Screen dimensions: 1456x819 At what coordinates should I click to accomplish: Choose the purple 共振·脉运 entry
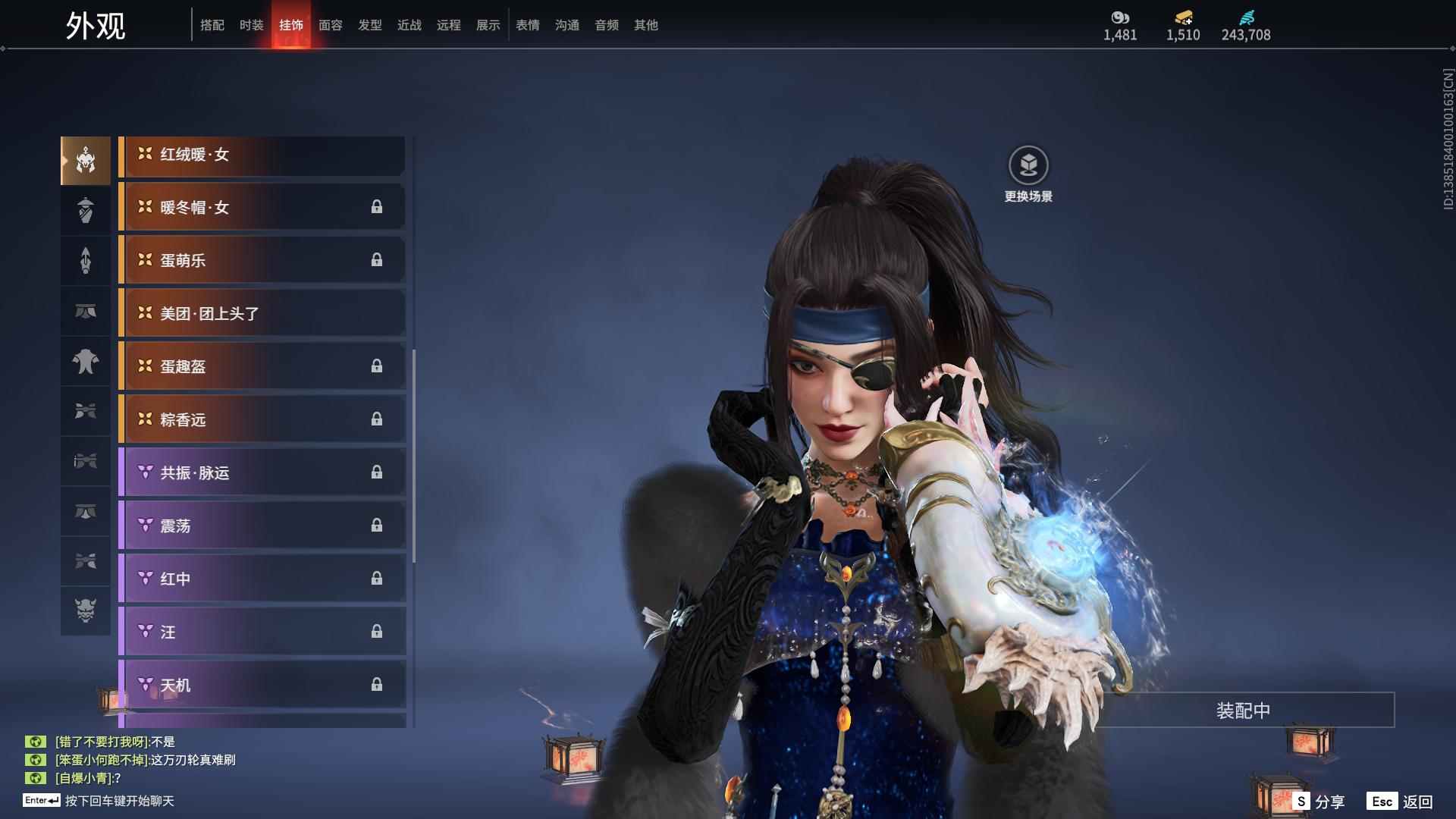pyautogui.click(x=262, y=473)
